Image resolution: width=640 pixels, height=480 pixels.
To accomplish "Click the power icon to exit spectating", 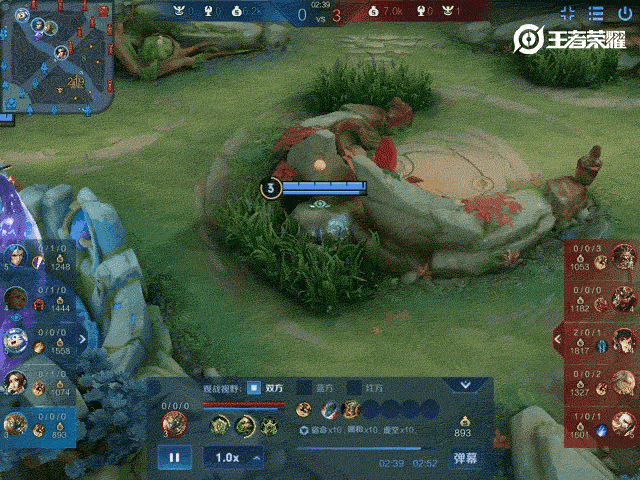I will coord(625,13).
